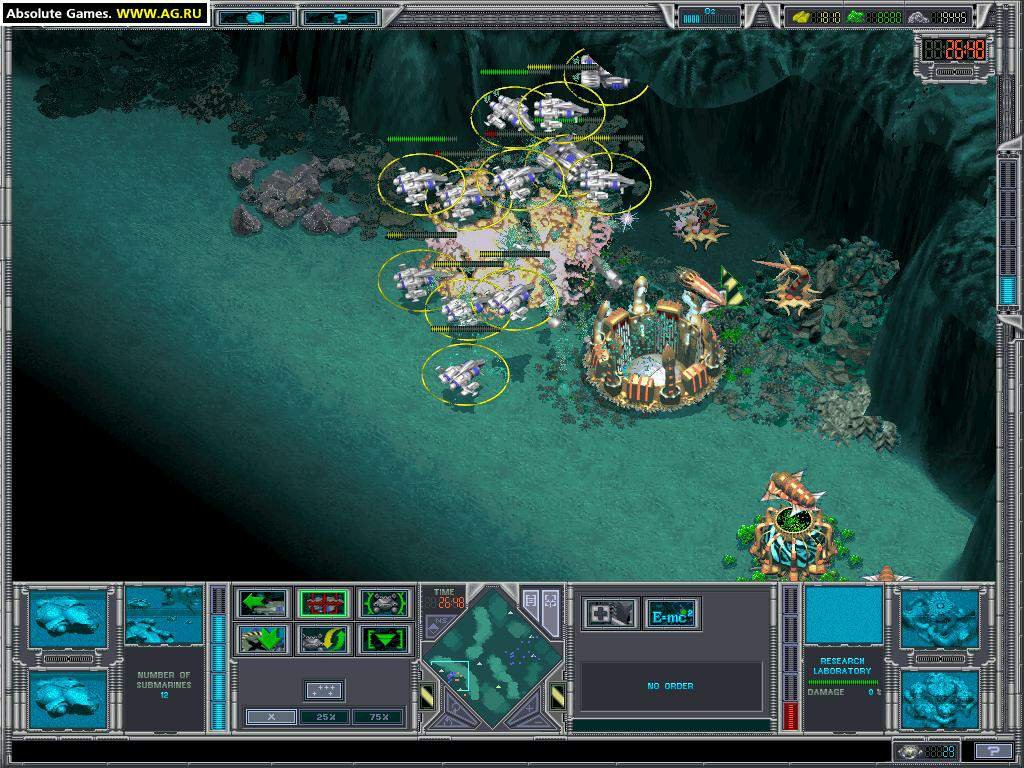Open the E=mc² research button
The height and width of the screenshot is (768, 1024).
click(x=671, y=613)
